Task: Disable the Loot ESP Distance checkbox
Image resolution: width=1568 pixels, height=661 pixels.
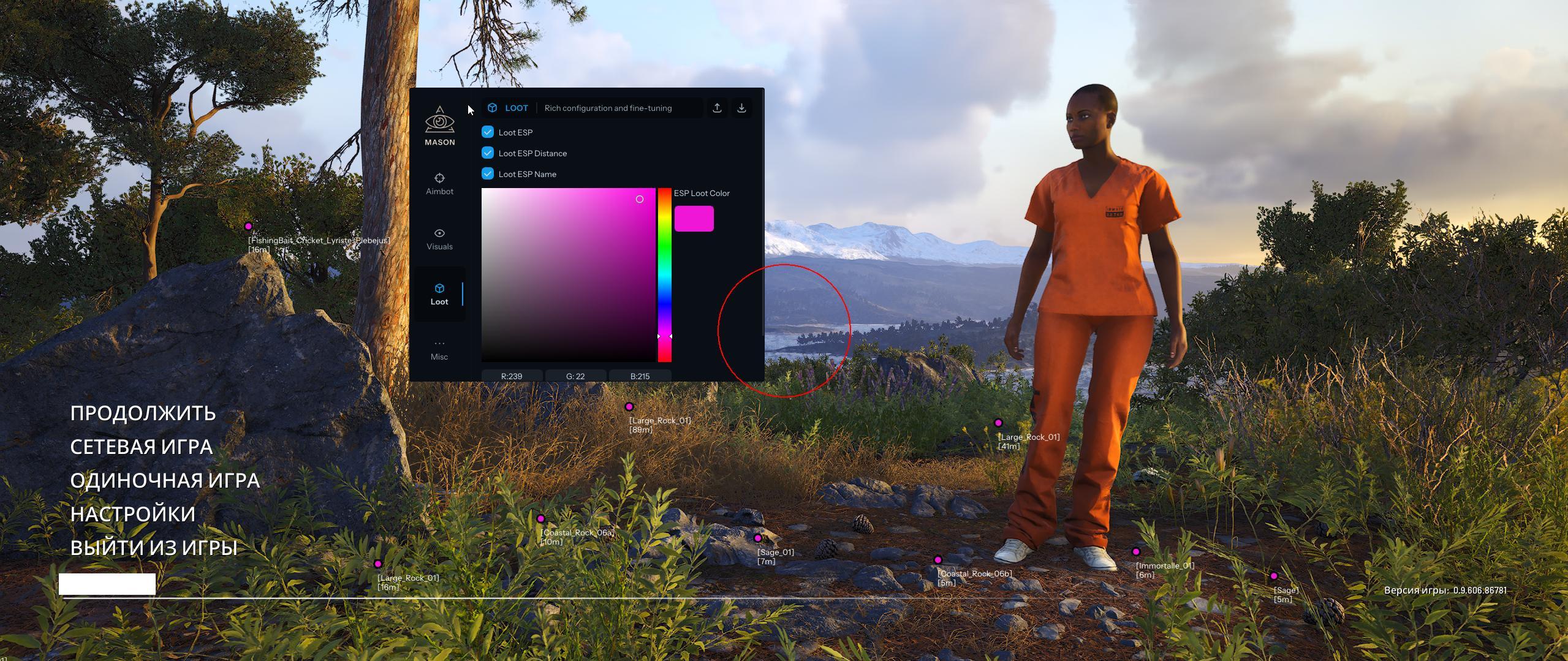Action: click(488, 153)
